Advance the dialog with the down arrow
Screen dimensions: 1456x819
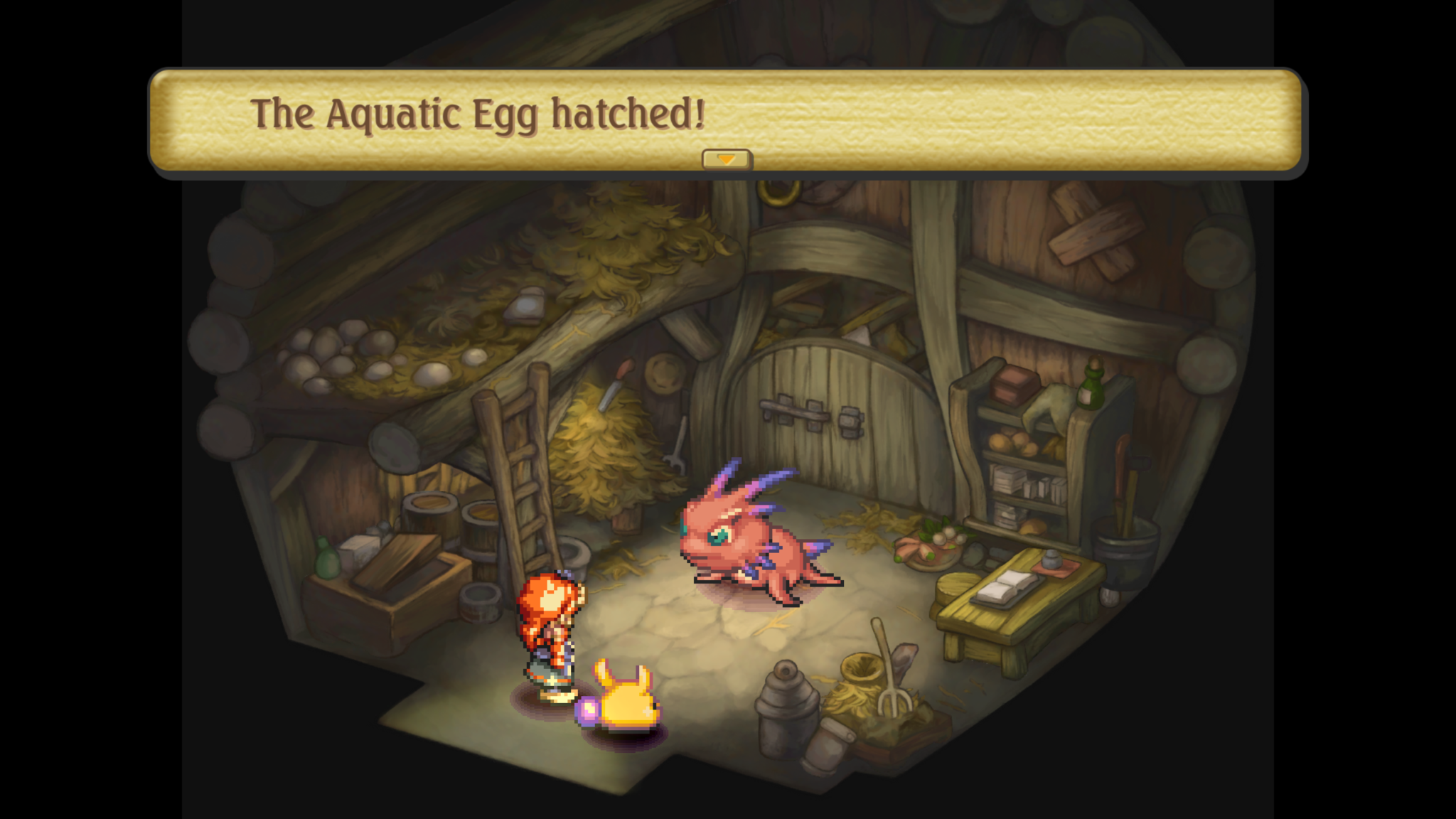coord(726,160)
